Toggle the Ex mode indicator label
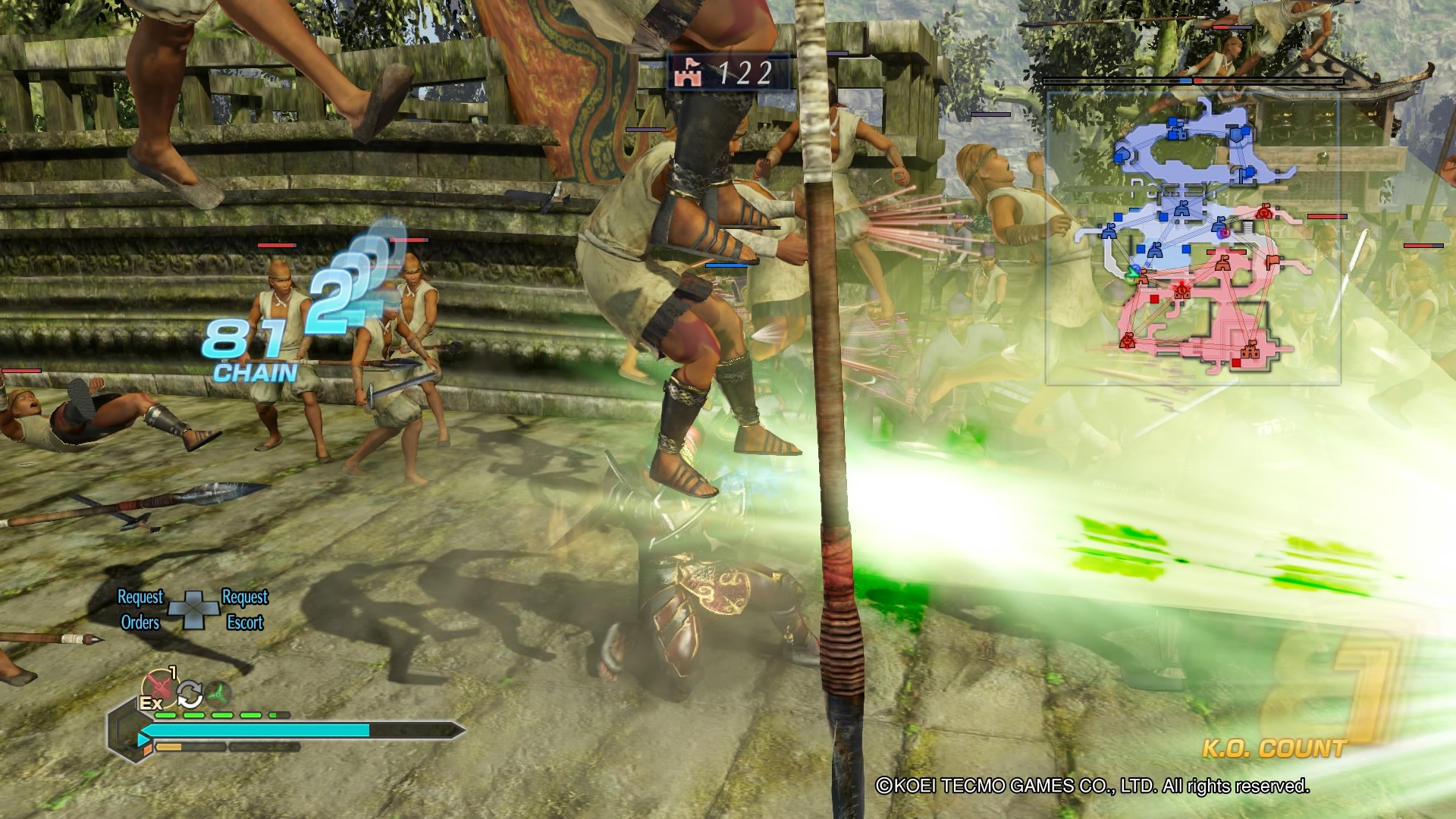Screen dimensions: 1456x819 (x=151, y=704)
